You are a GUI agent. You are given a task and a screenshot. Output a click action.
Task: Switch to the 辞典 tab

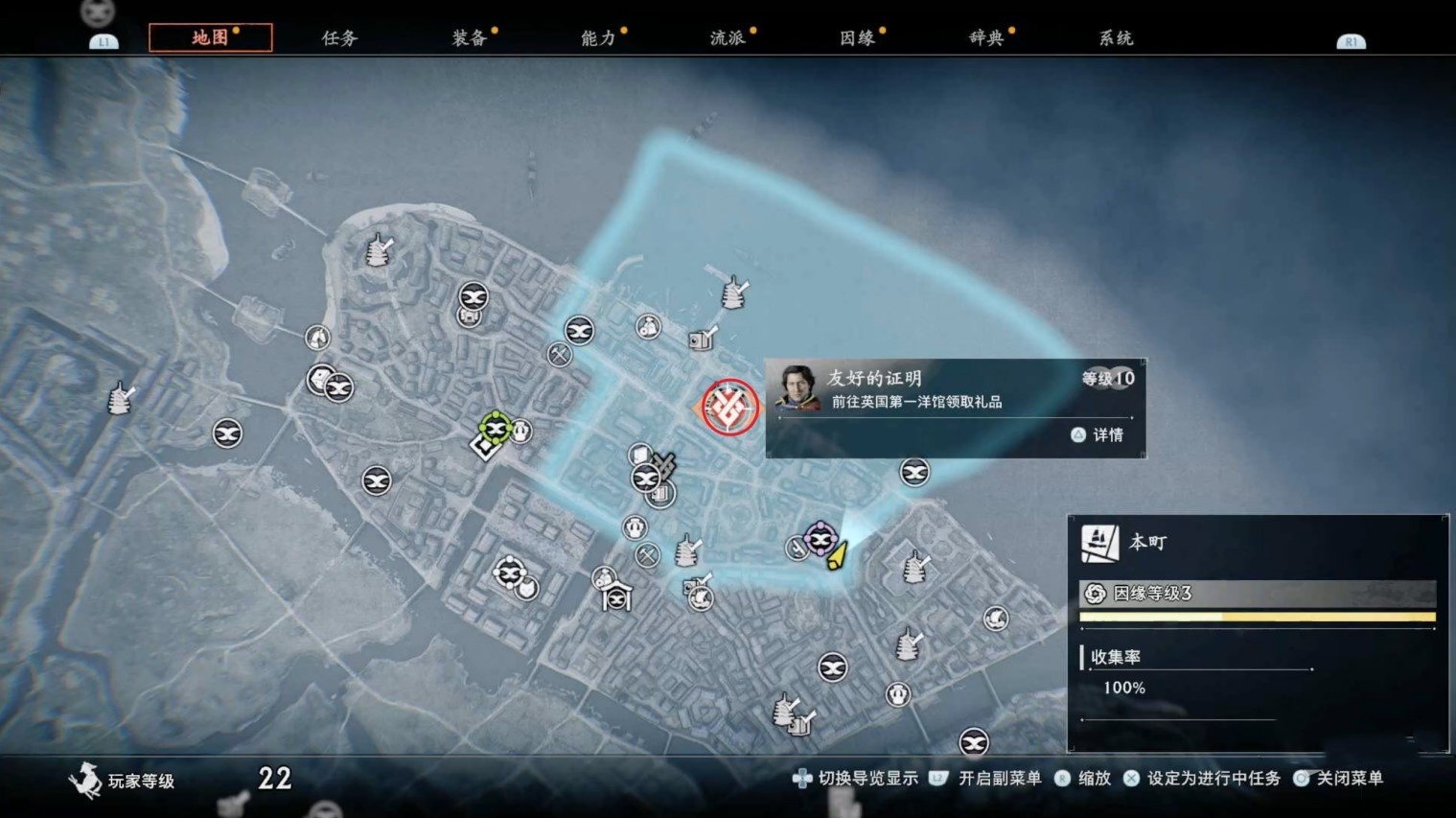pyautogui.click(x=987, y=38)
